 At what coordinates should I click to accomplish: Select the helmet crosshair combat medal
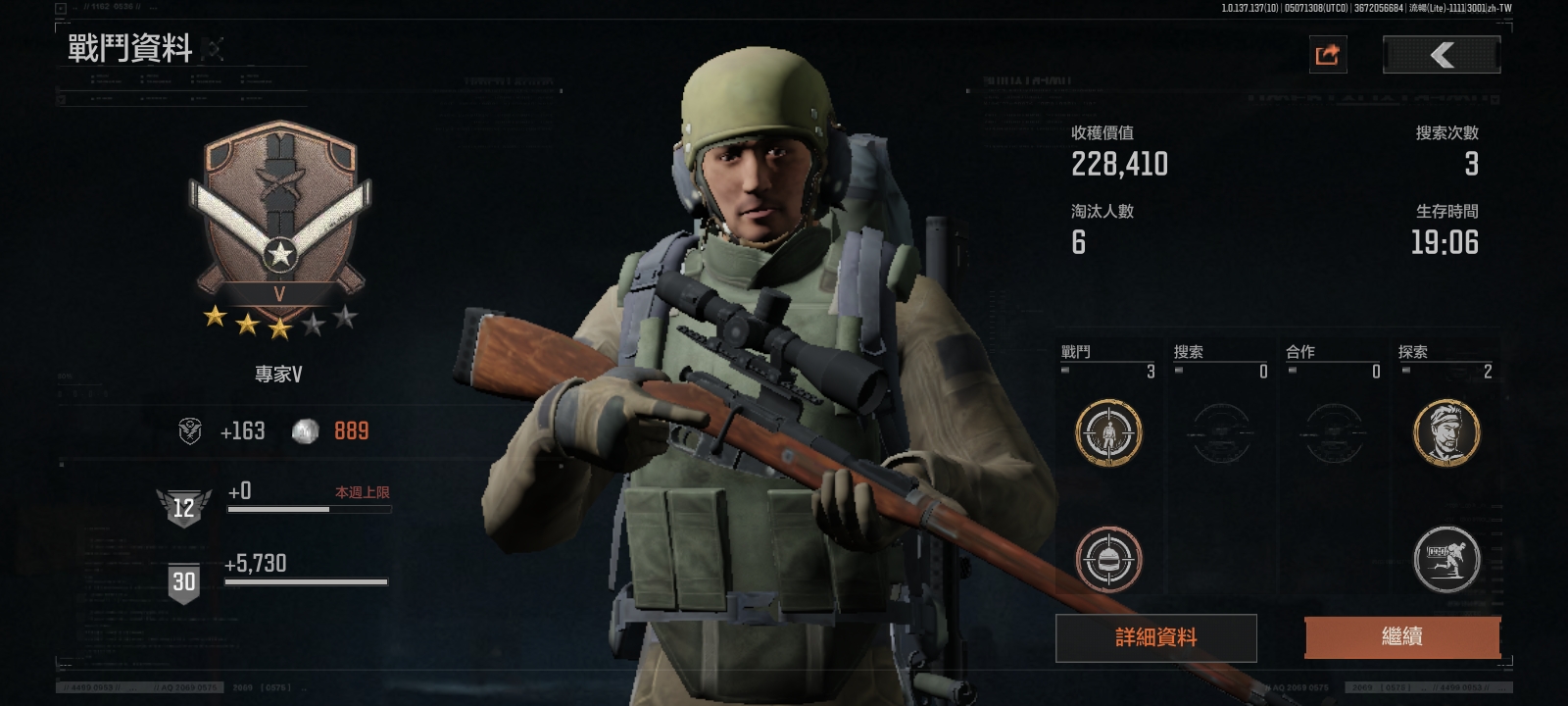coord(1108,559)
